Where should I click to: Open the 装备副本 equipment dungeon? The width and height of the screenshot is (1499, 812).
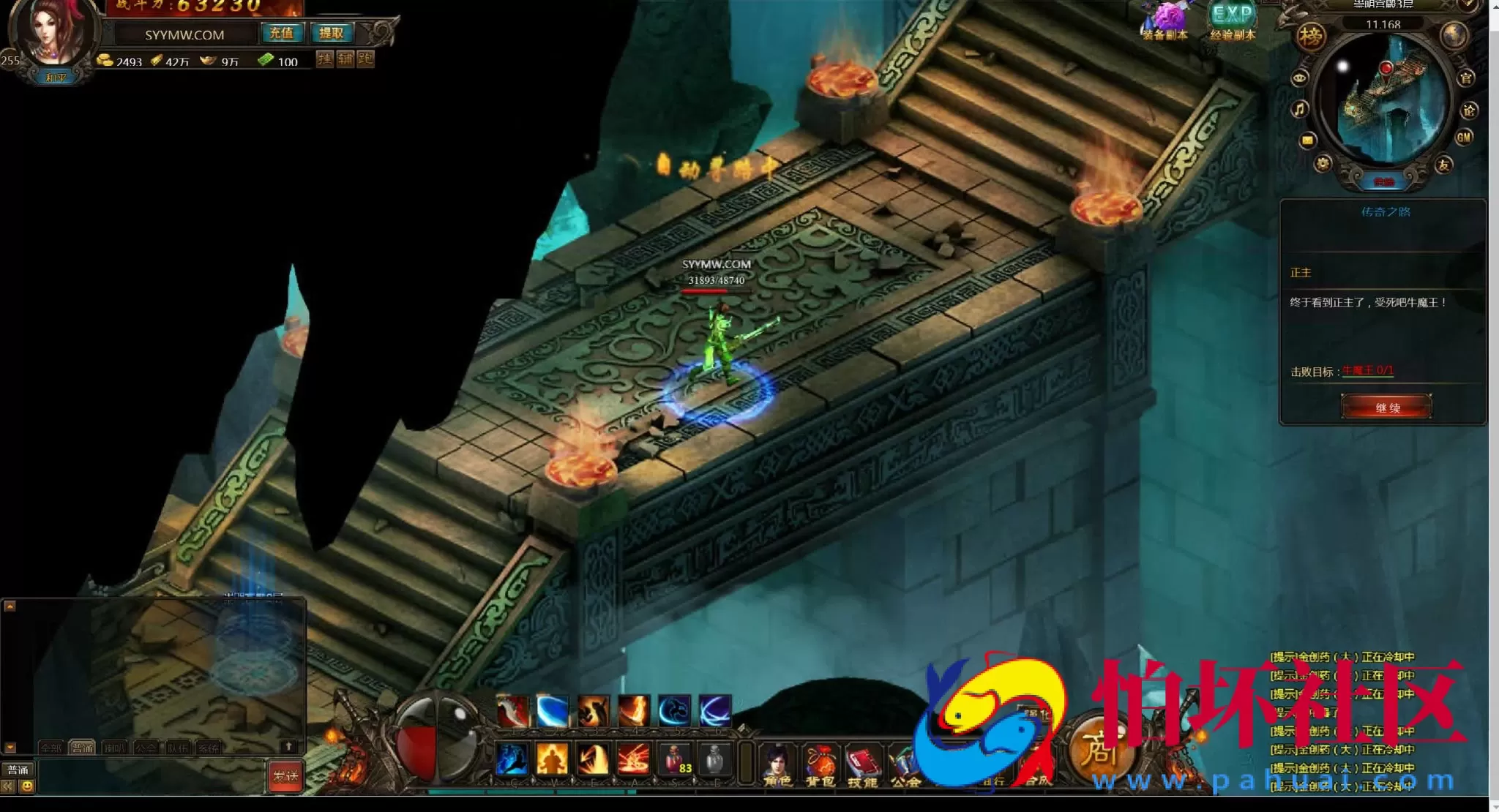(1165, 22)
